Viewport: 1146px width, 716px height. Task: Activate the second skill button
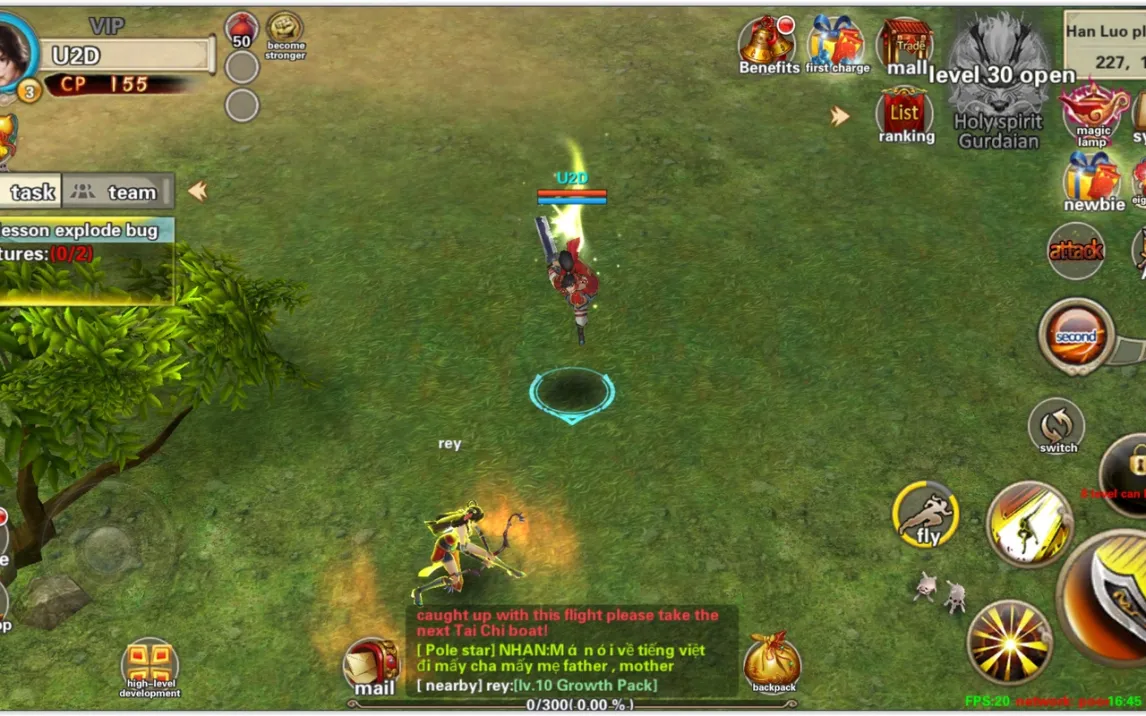point(1076,337)
